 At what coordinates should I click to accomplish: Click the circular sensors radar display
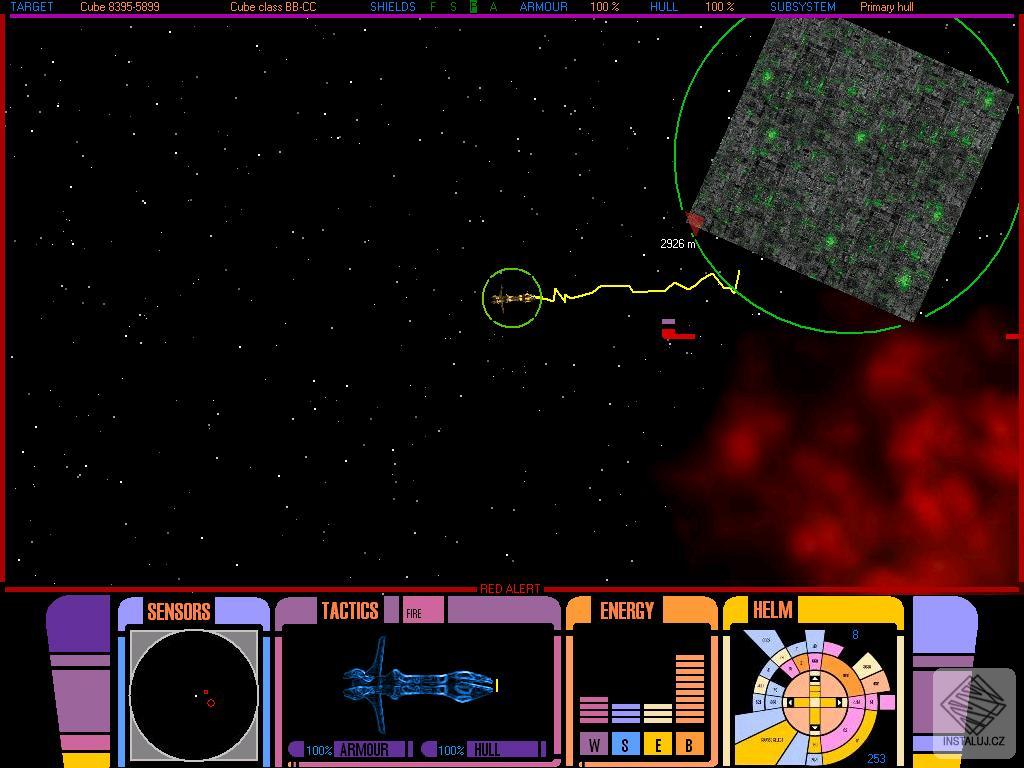point(194,694)
